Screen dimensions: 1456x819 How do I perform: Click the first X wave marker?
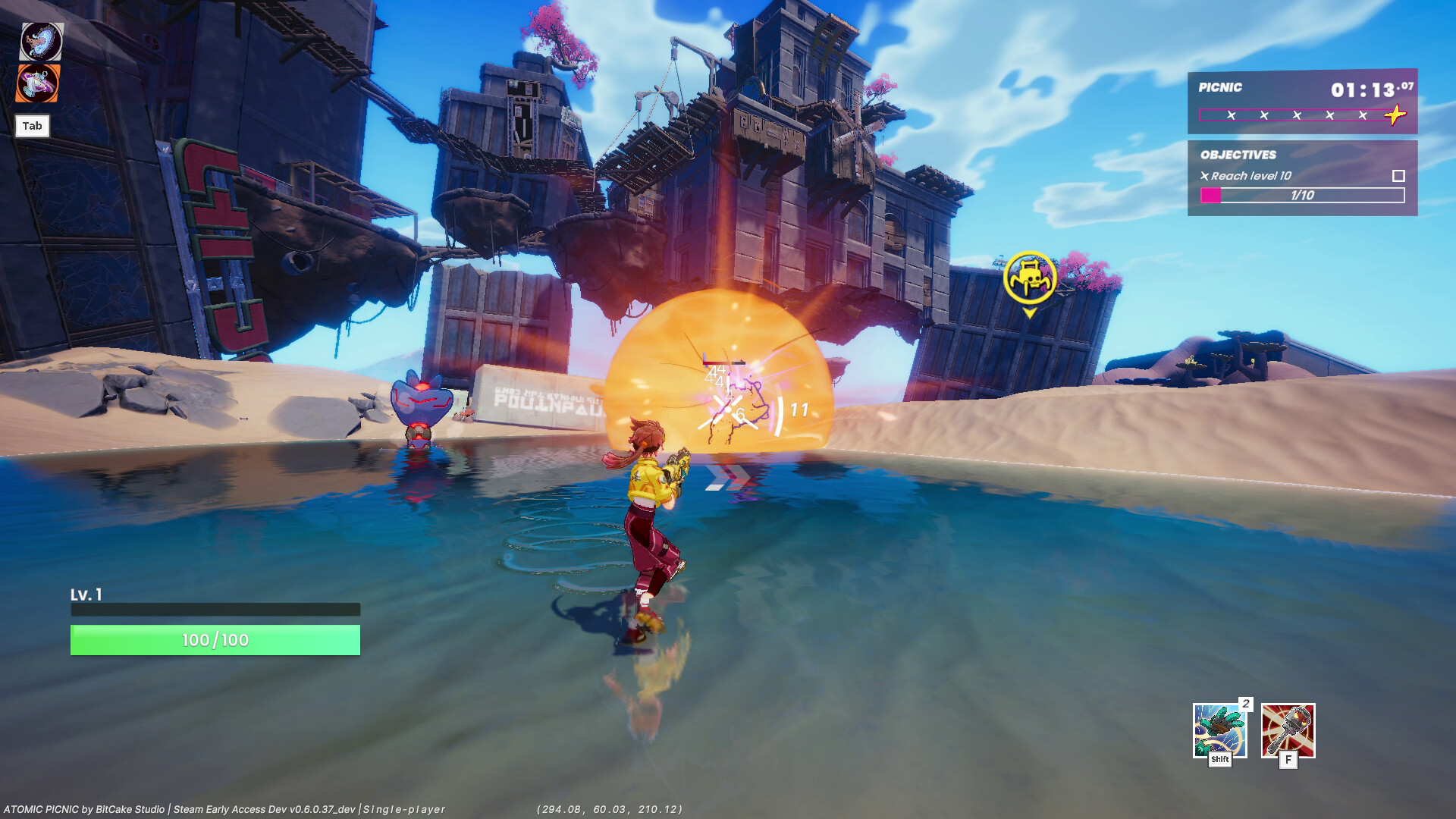(1232, 114)
